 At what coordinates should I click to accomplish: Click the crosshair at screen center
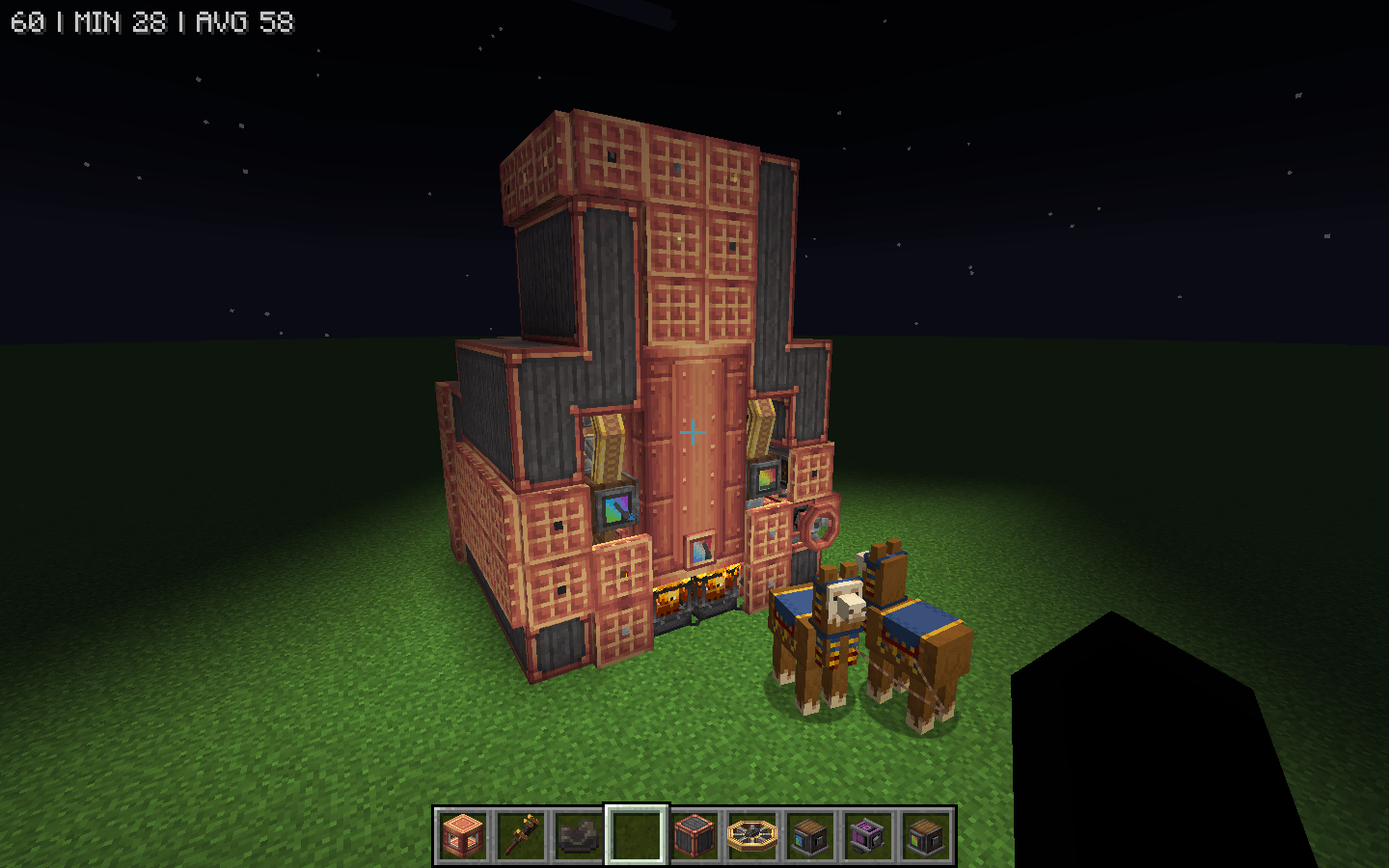(x=692, y=434)
